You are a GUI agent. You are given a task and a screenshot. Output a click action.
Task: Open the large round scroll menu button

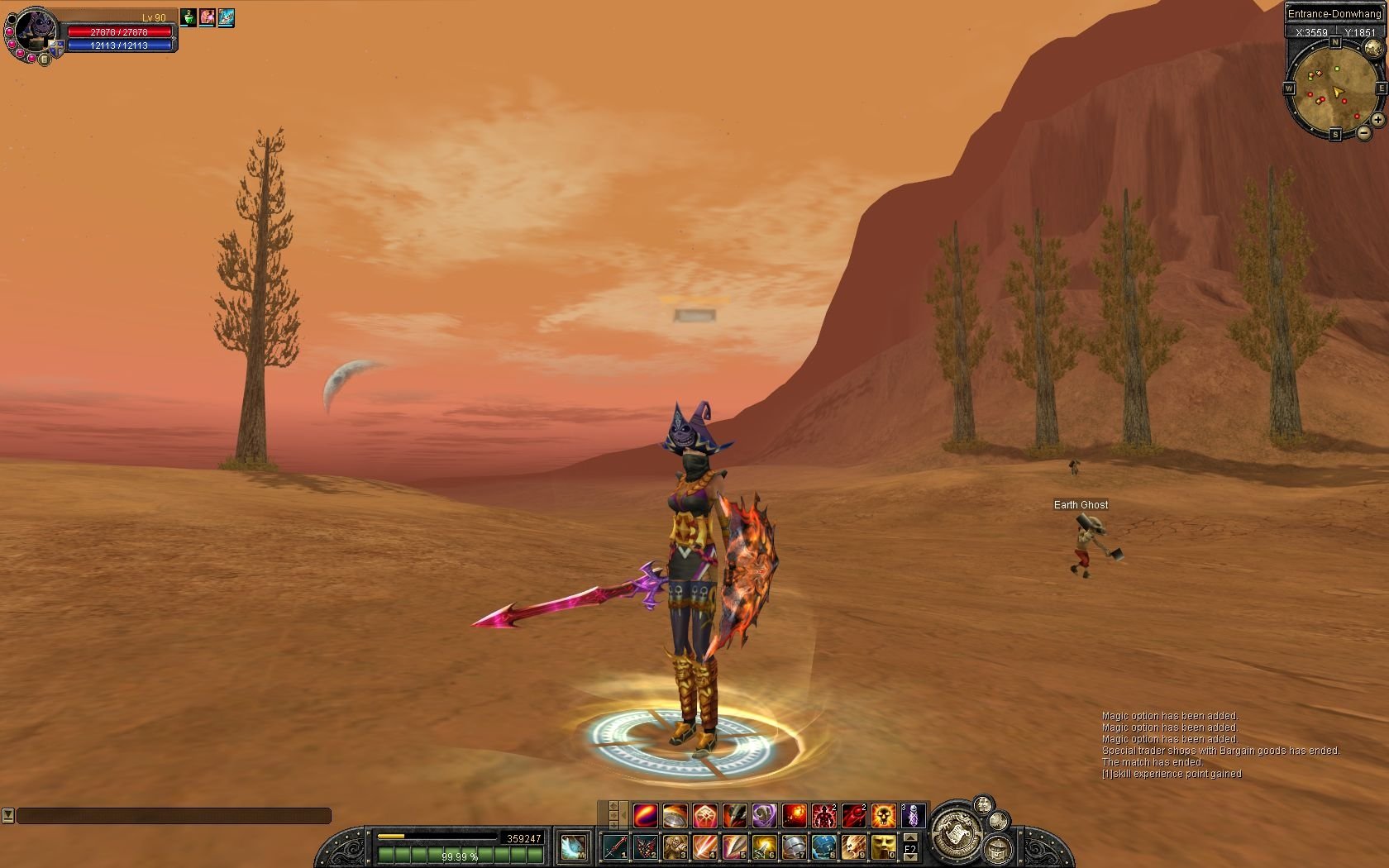pos(957,830)
